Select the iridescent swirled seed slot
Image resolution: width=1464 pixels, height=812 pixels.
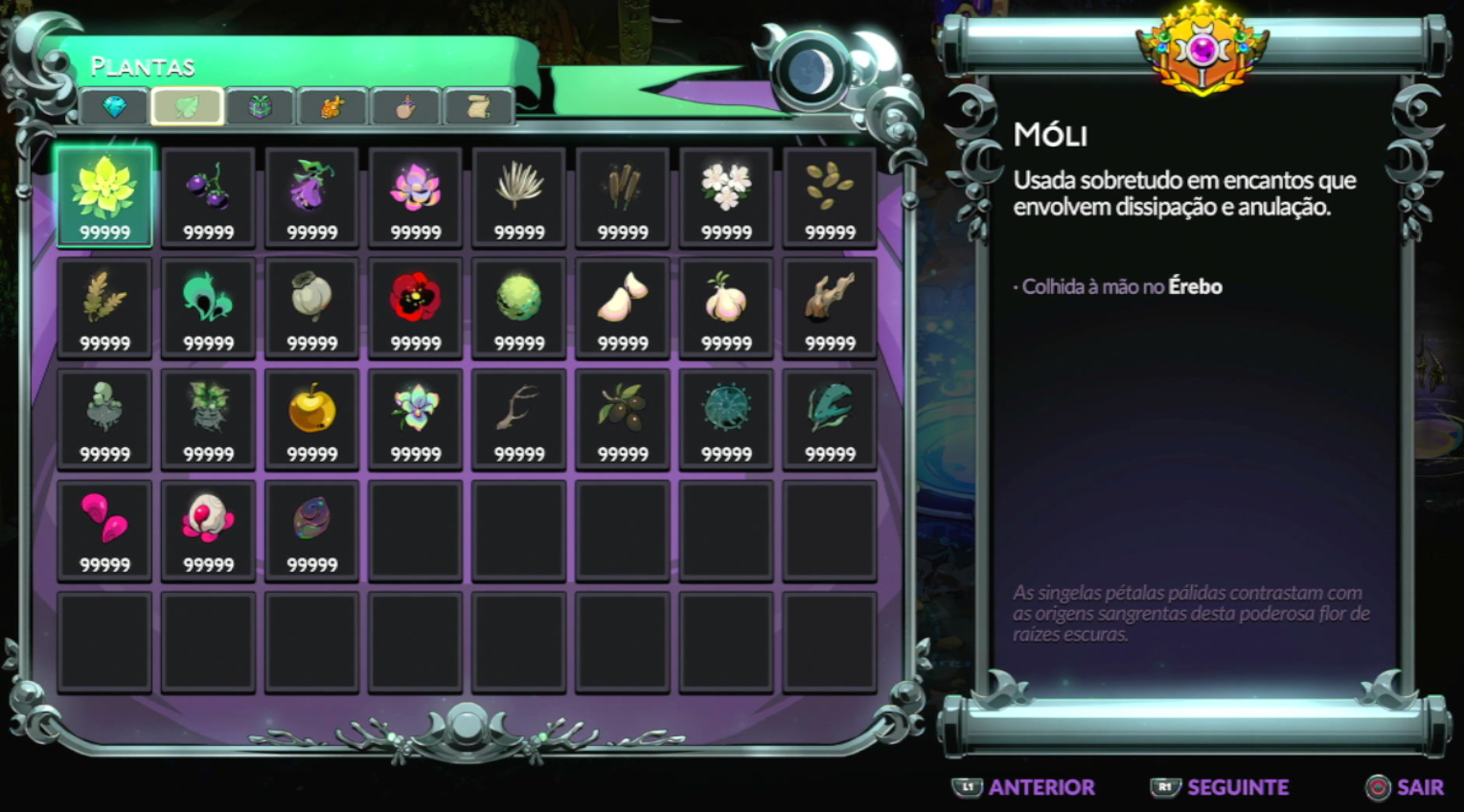(312, 530)
